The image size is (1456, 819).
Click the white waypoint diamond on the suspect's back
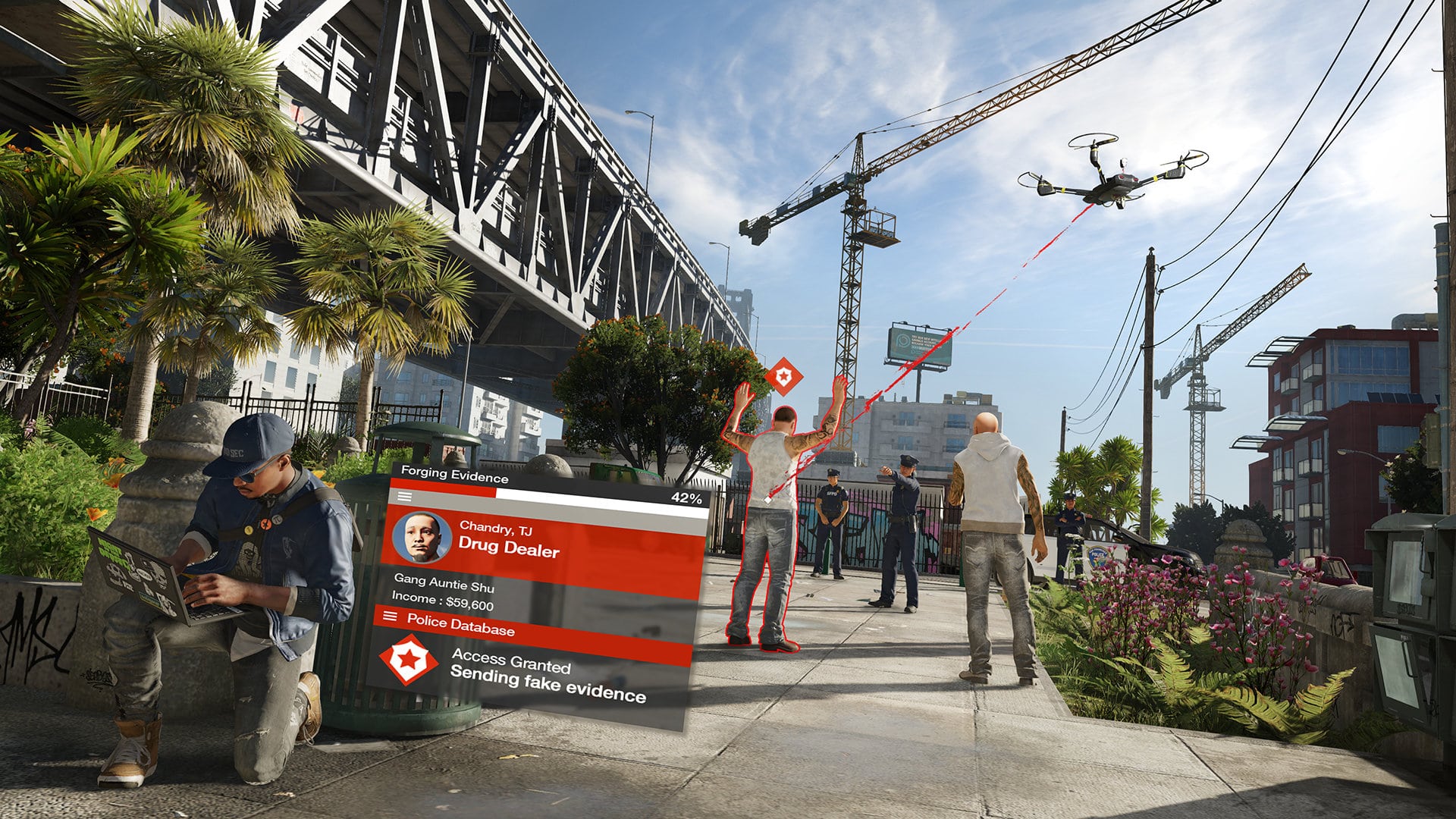click(x=767, y=500)
